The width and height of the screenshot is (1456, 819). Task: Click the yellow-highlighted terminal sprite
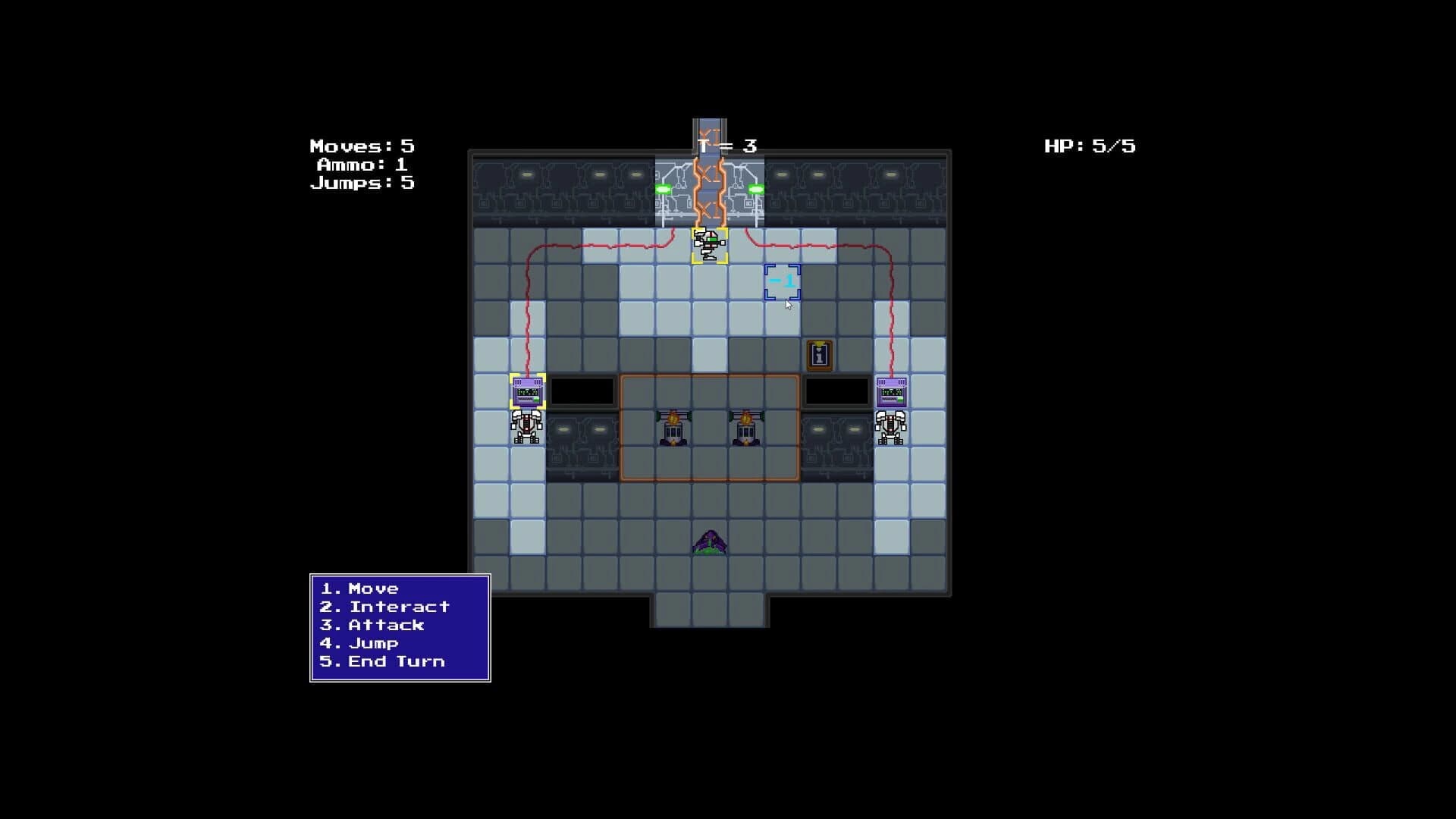[x=527, y=392]
